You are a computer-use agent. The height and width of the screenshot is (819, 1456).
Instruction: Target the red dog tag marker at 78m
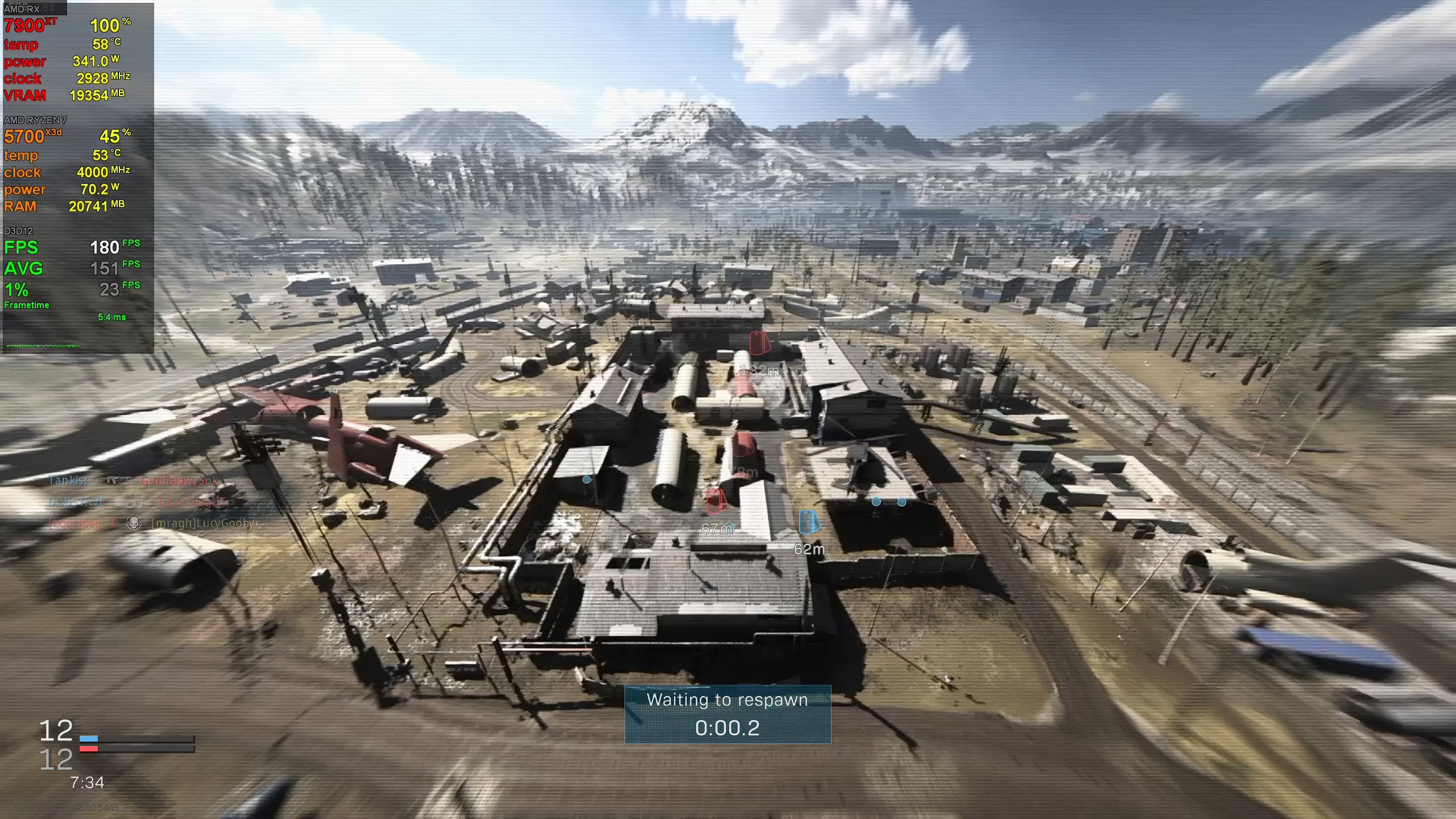(743, 444)
